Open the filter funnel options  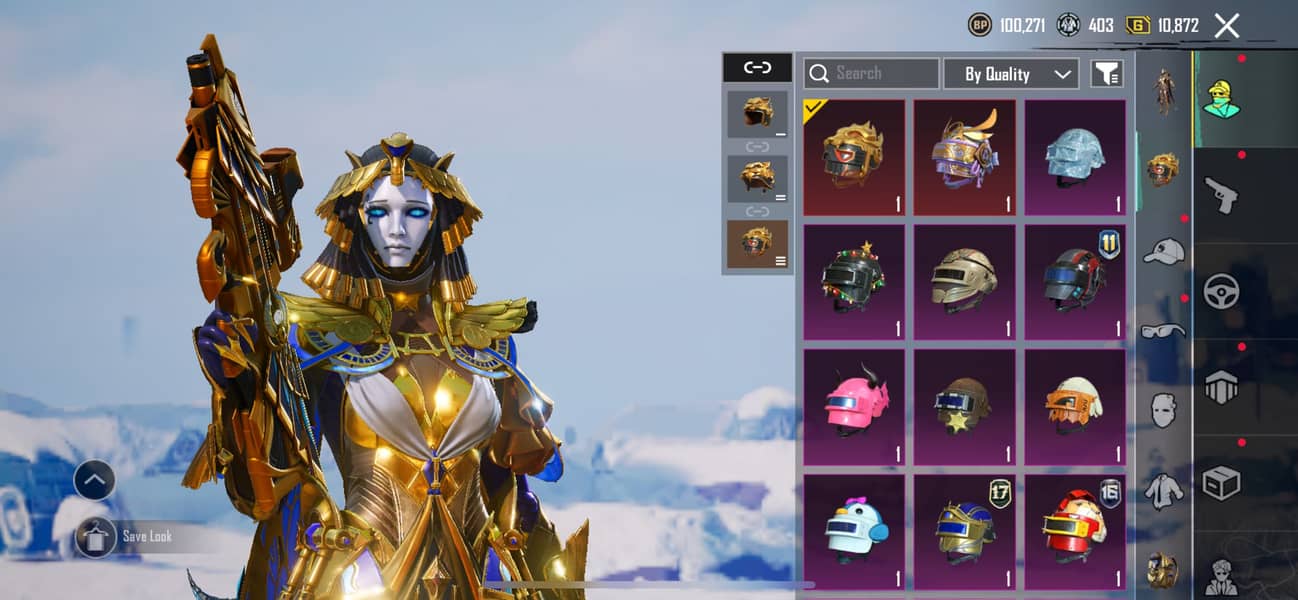pyautogui.click(x=1106, y=73)
